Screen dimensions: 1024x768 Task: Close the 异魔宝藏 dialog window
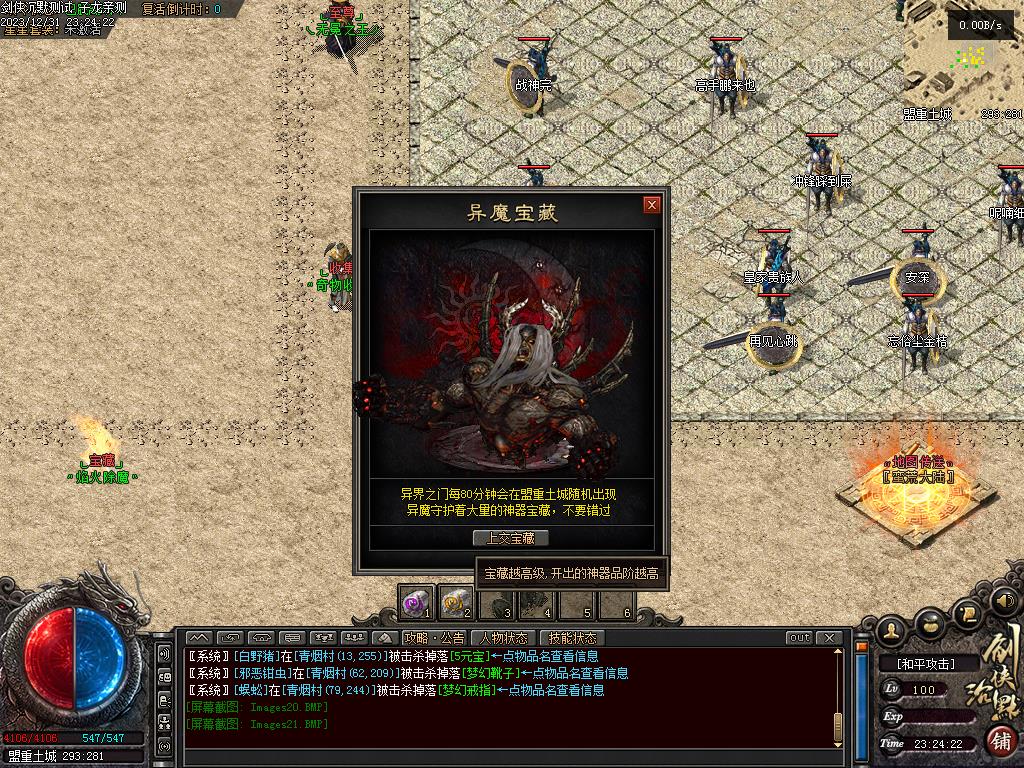652,205
